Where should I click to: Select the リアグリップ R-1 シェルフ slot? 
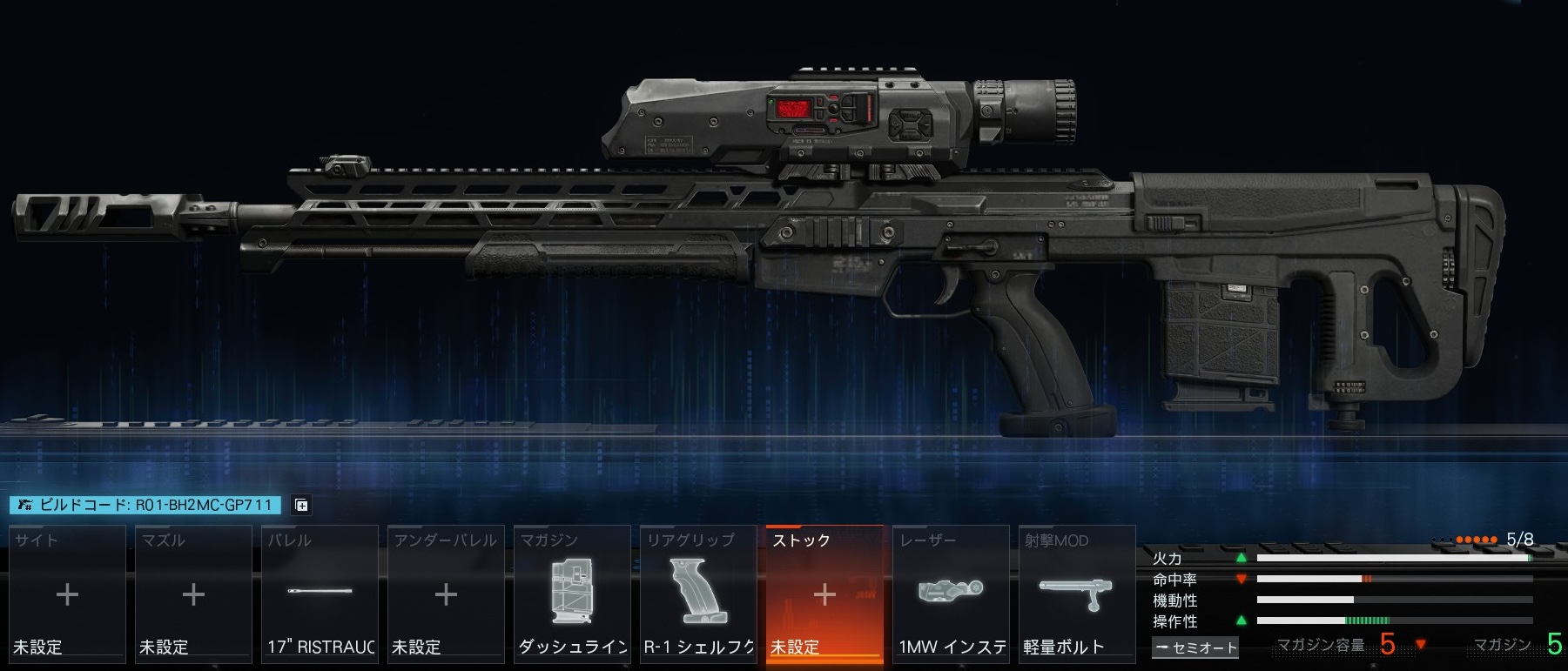(x=698, y=594)
